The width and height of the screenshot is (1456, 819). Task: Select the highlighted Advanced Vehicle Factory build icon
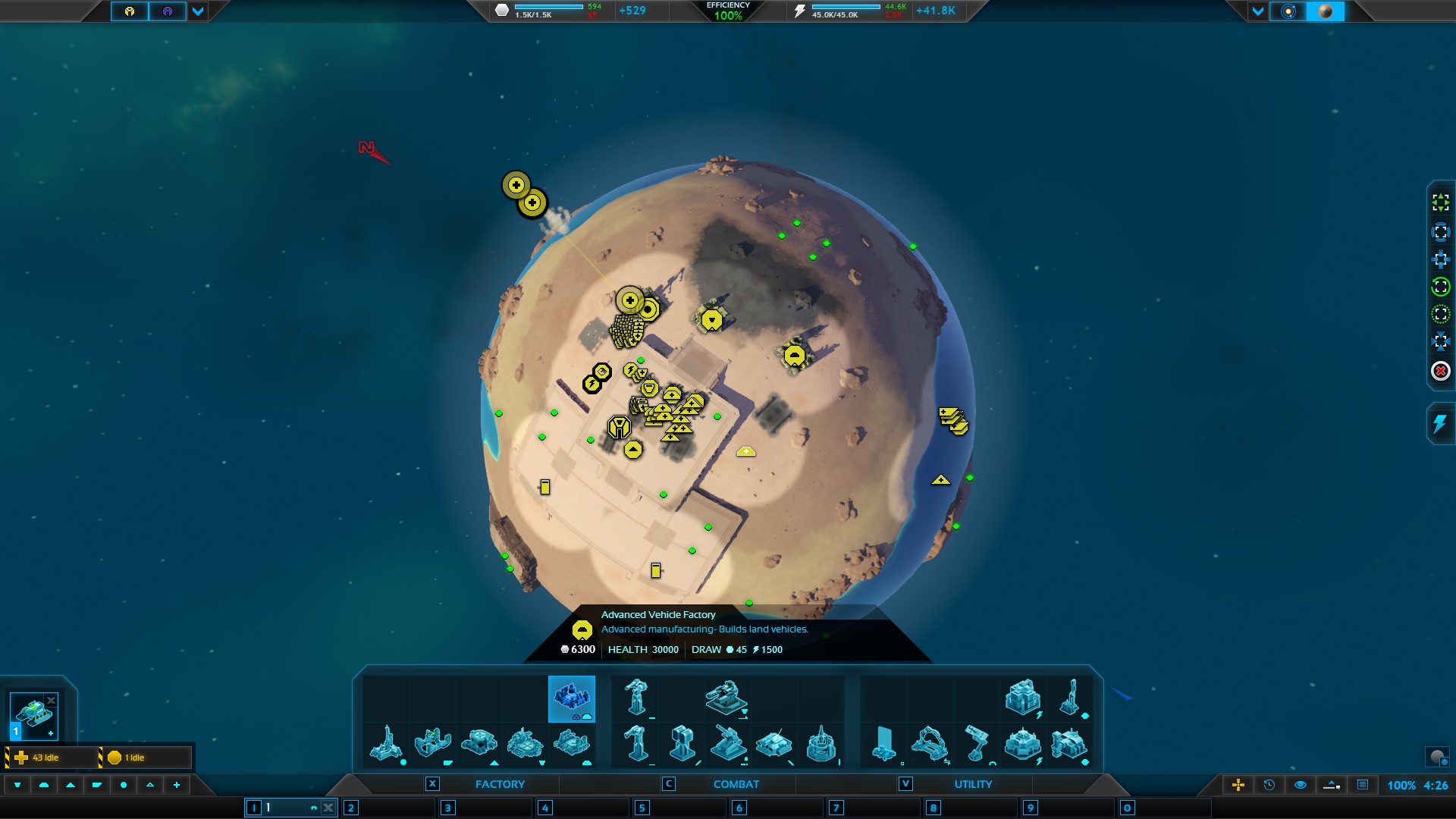(x=571, y=698)
